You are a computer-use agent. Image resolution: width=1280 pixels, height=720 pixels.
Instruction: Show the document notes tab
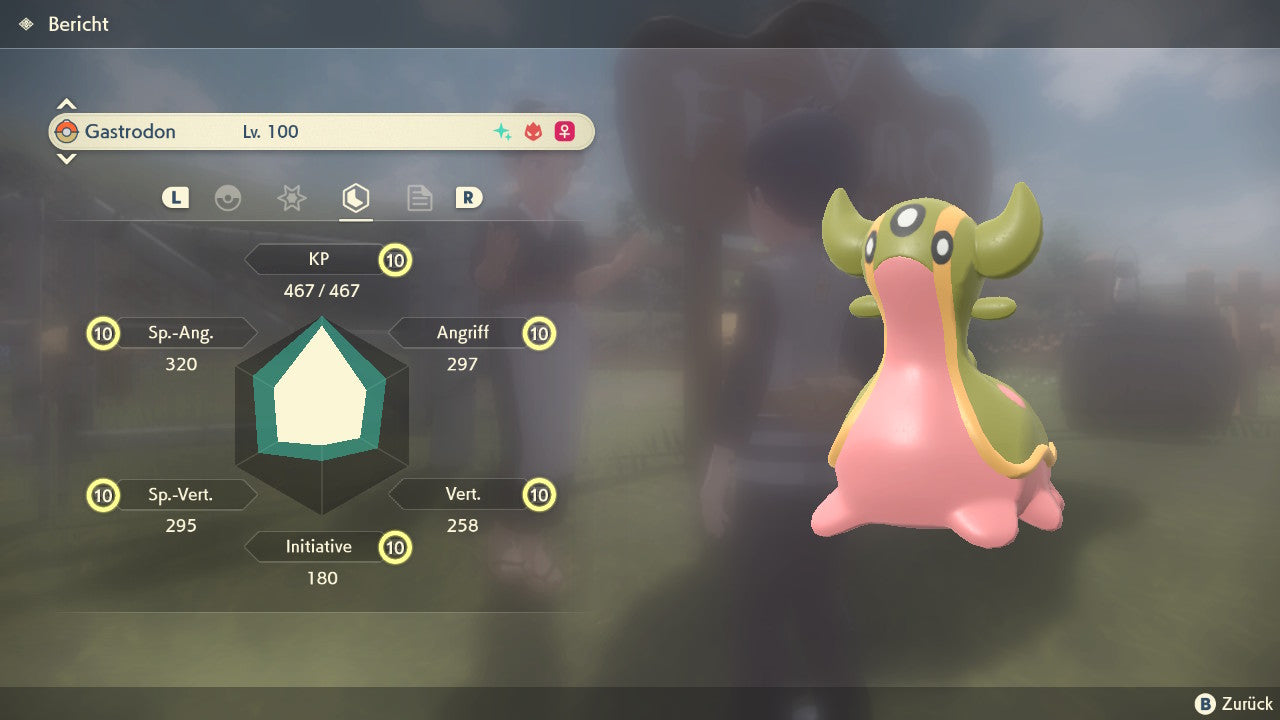419,198
